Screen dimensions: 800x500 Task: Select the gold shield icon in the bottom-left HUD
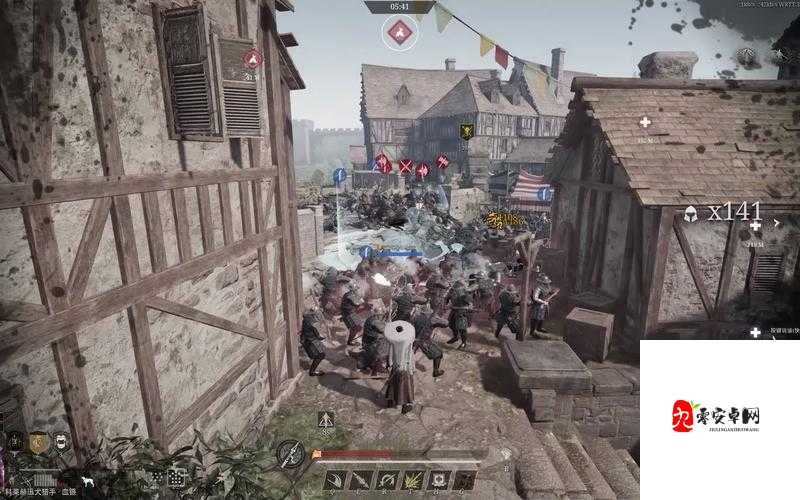[x=38, y=442]
